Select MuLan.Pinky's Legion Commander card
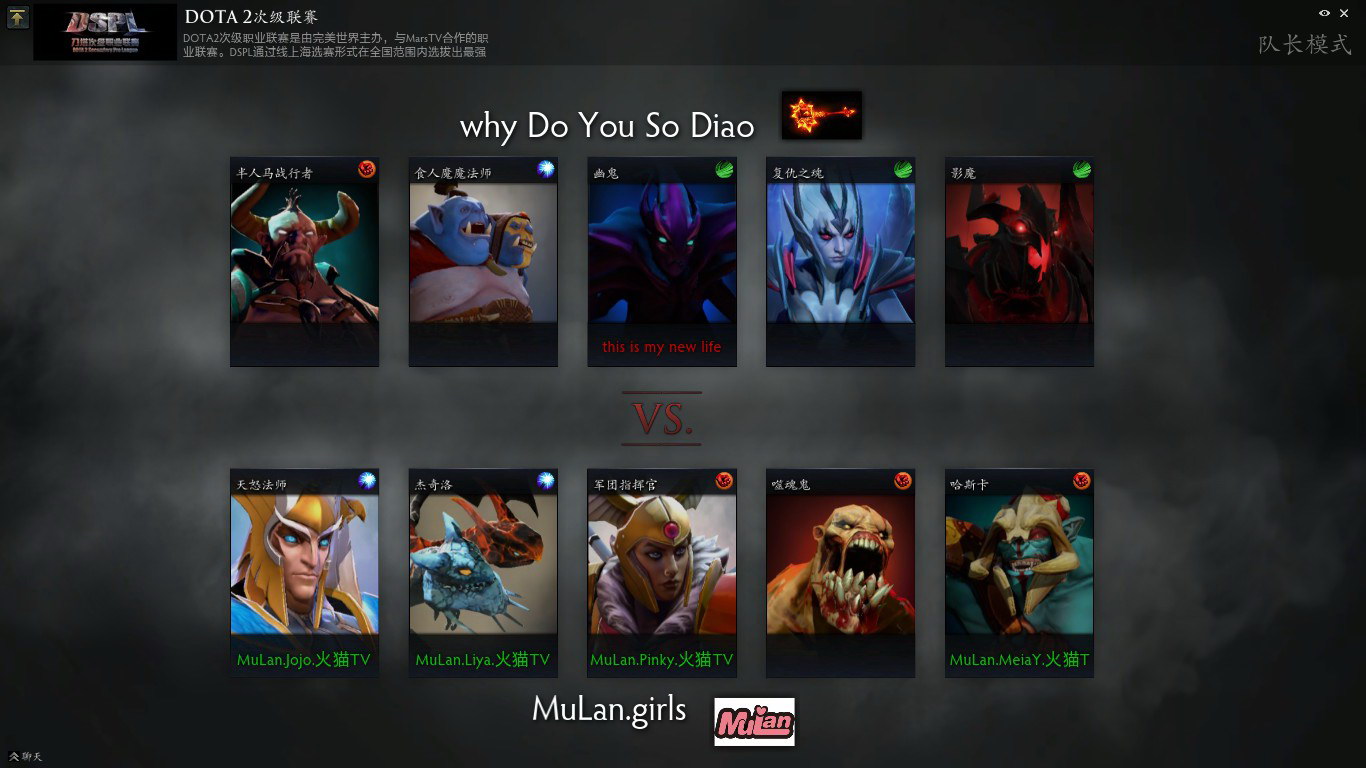1366x768 pixels. pyautogui.click(x=662, y=572)
